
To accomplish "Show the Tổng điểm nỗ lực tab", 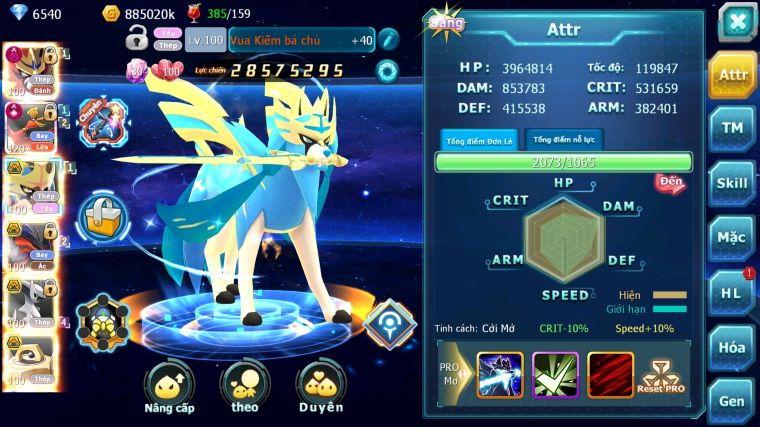I will coord(565,139).
